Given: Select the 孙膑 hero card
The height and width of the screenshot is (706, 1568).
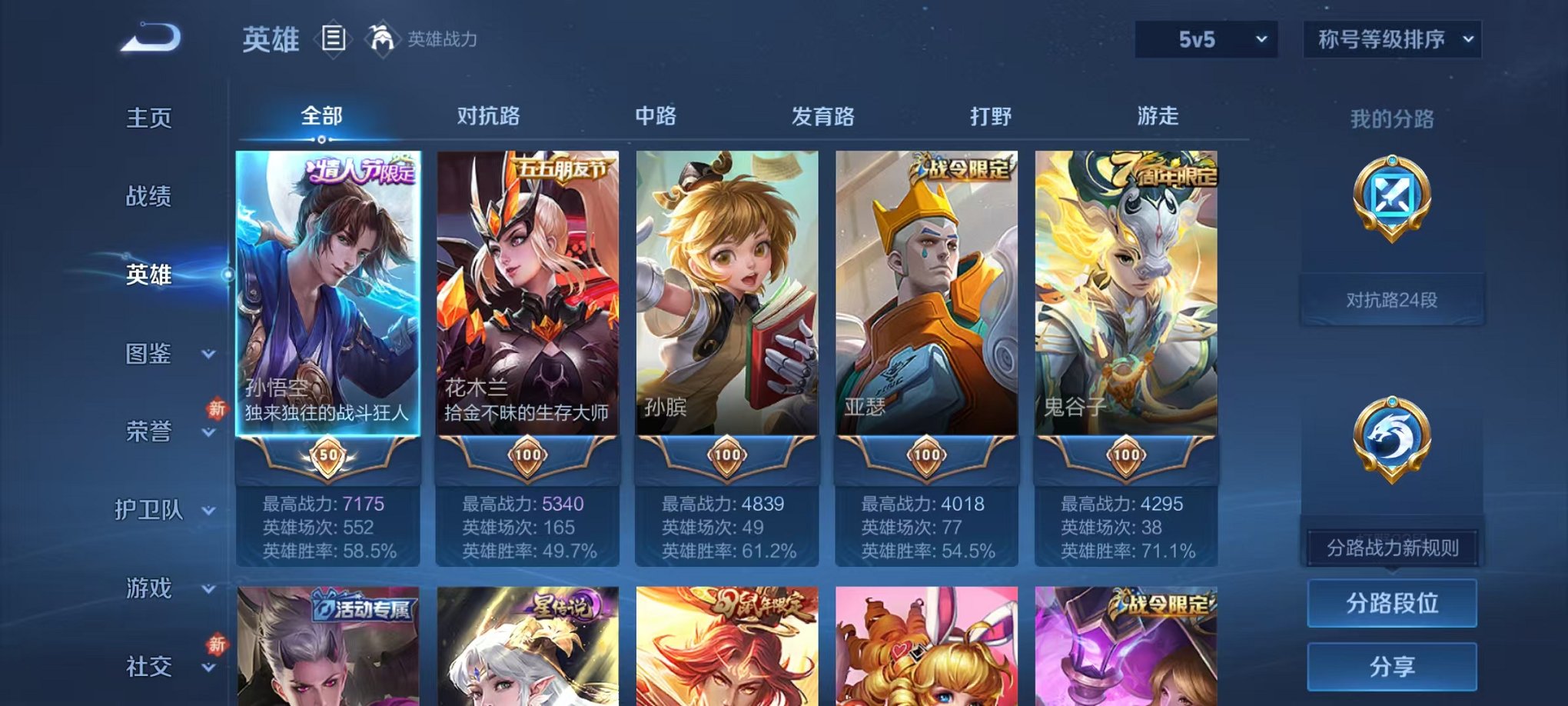Looking at the screenshot, I should point(729,308).
